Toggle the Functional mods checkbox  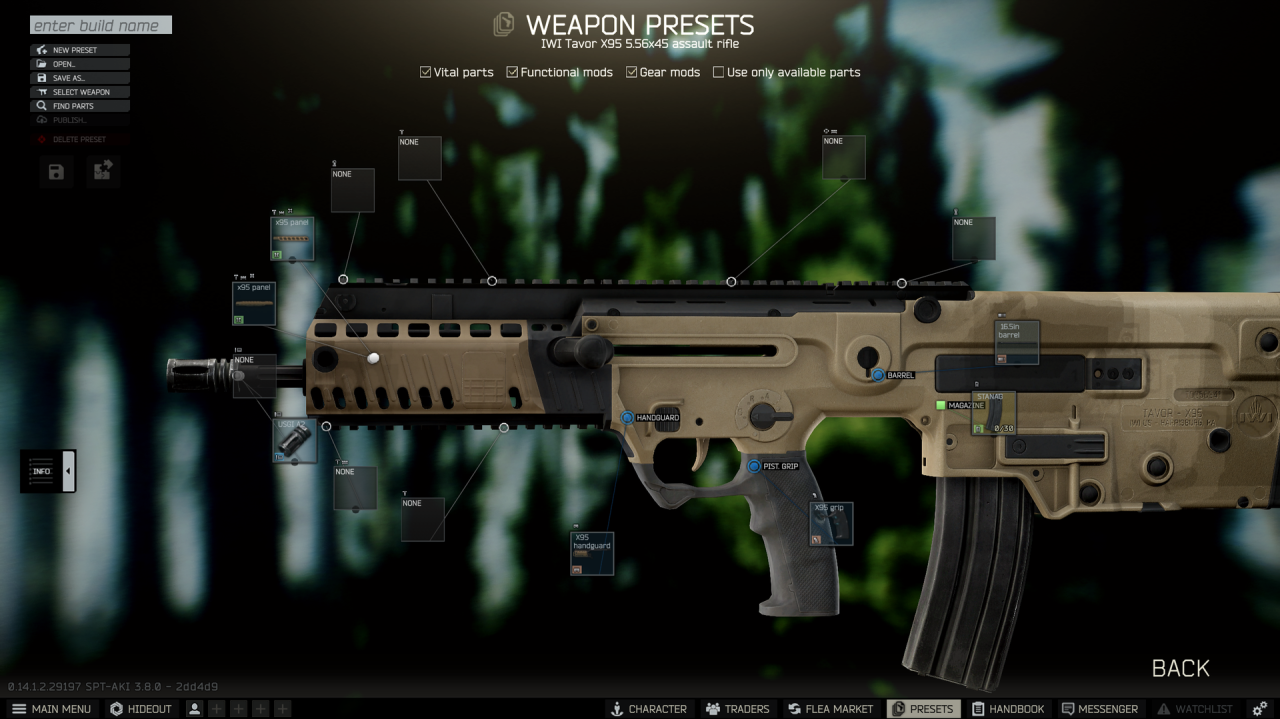(513, 72)
